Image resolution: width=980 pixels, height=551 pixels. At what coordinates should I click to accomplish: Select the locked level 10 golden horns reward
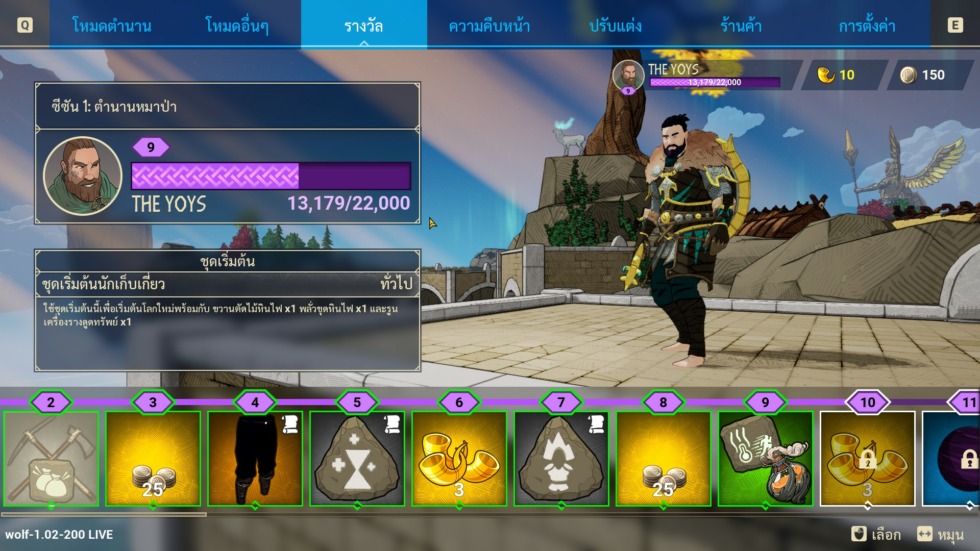[867, 458]
